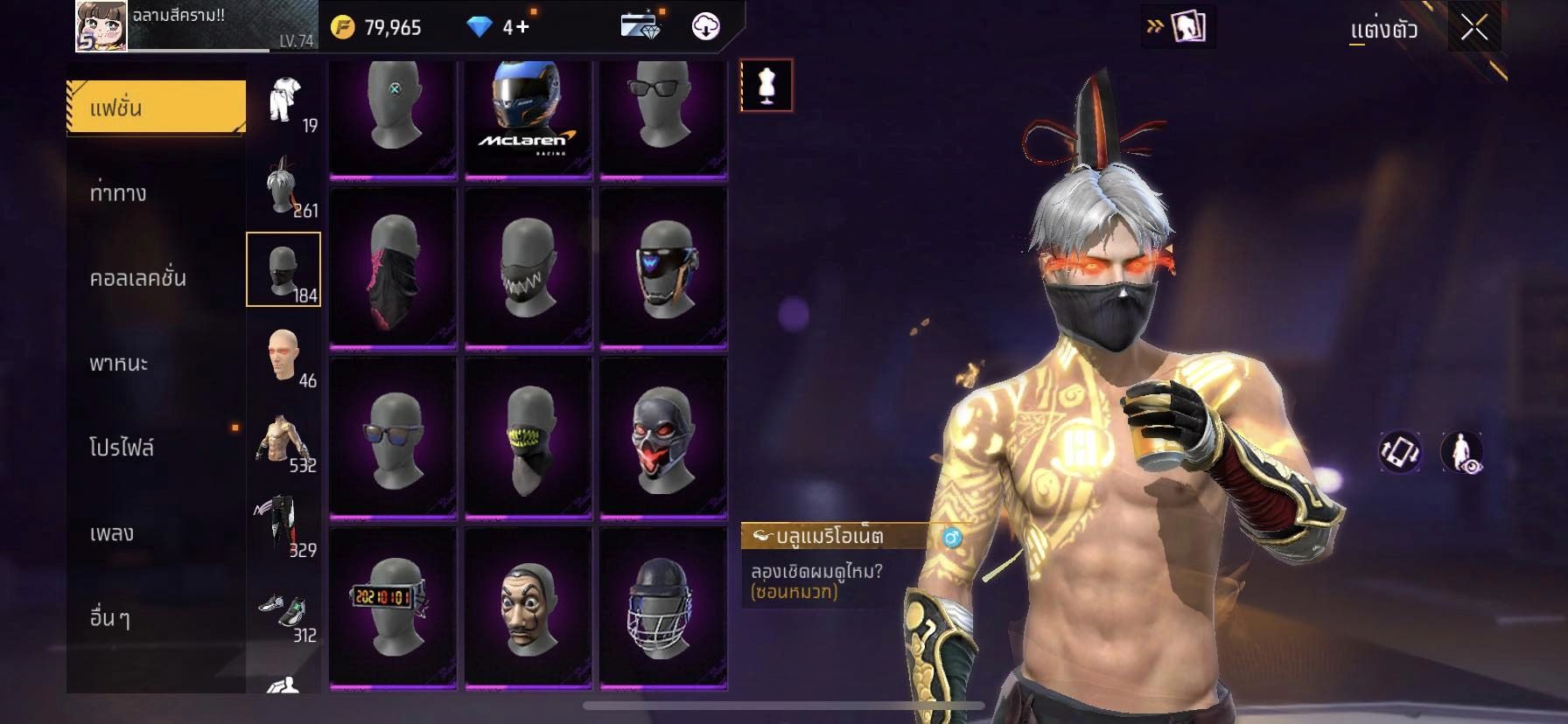Switch to the คอลเลคชั่น collection tab
Image resolution: width=1568 pixels, height=724 pixels.
point(137,278)
